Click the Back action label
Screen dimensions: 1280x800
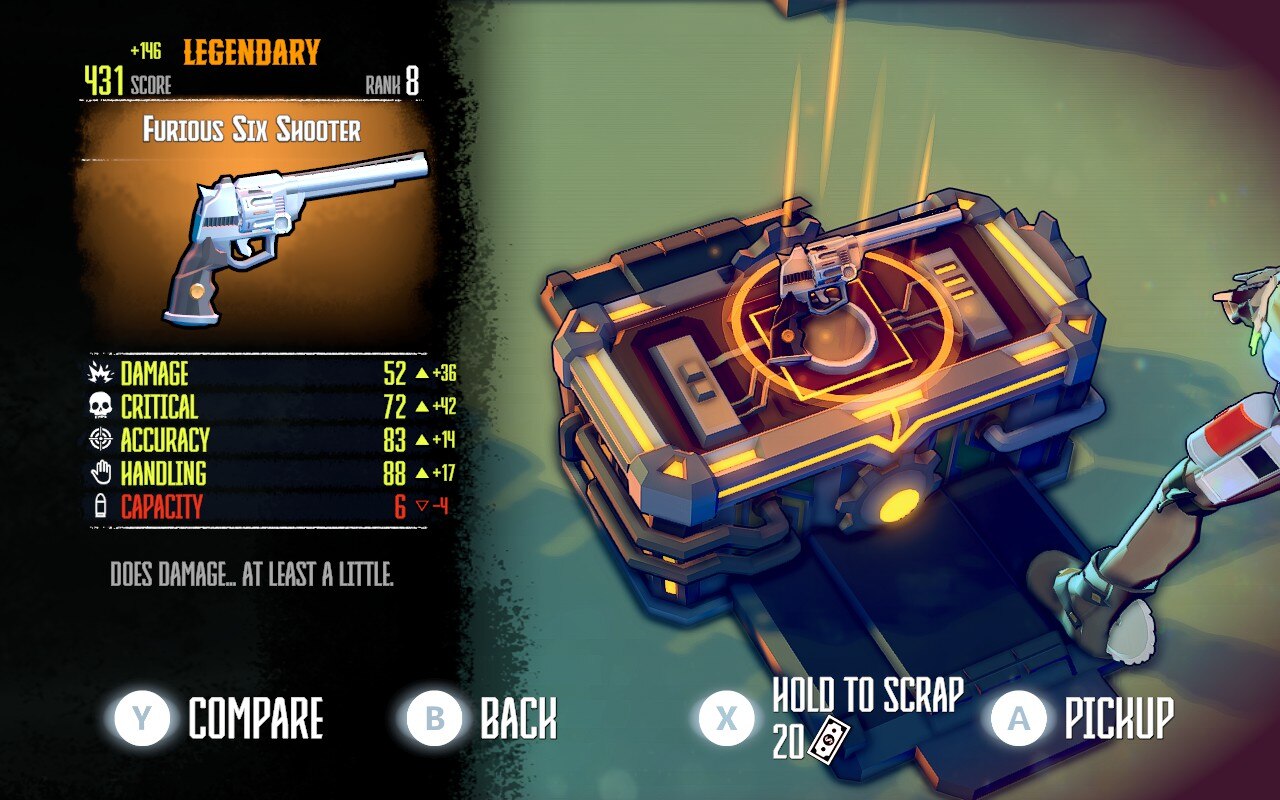coord(519,716)
